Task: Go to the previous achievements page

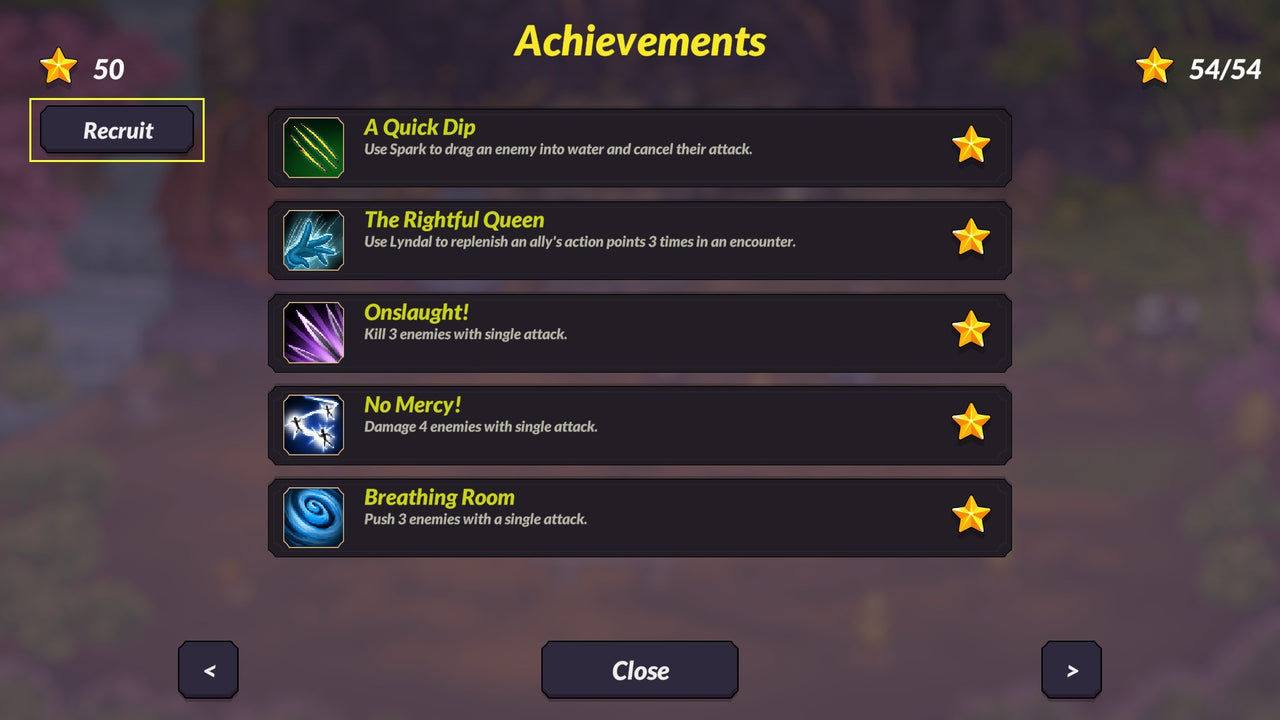Action: pyautogui.click(x=208, y=670)
